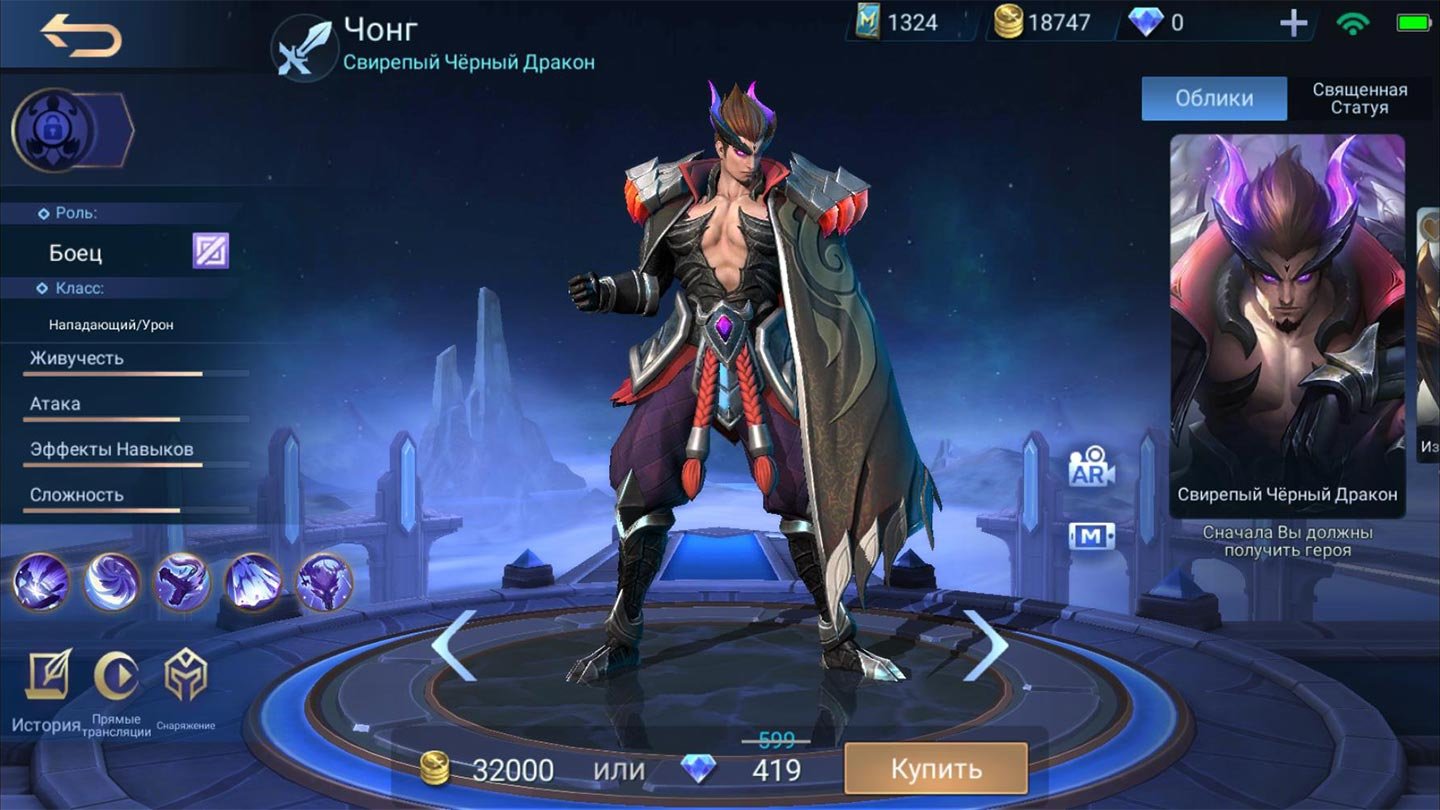View the spiral whirlwind skill icon
This screenshot has height=810, width=1440.
[x=112, y=581]
